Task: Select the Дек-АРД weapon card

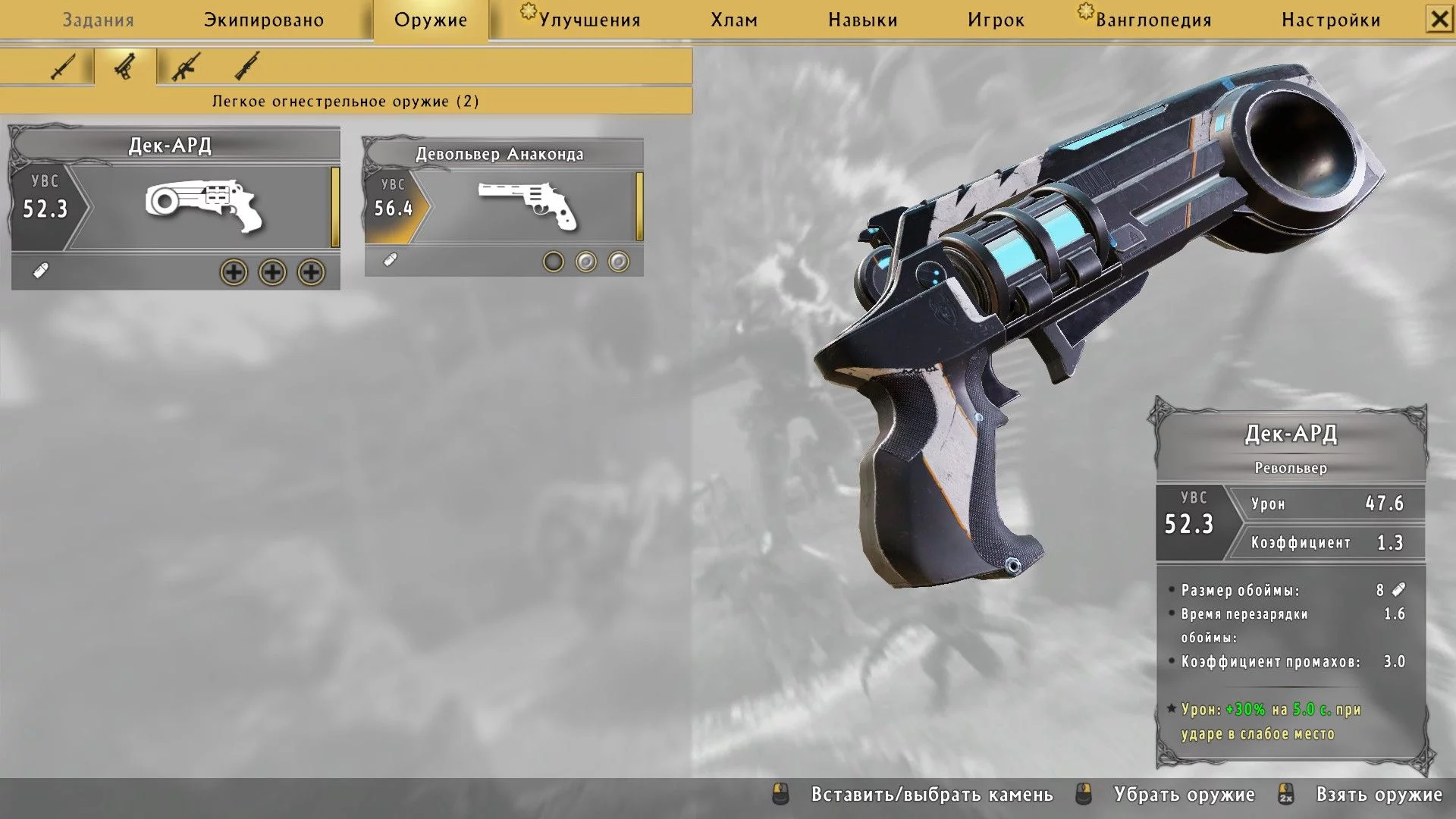Action: (175, 206)
